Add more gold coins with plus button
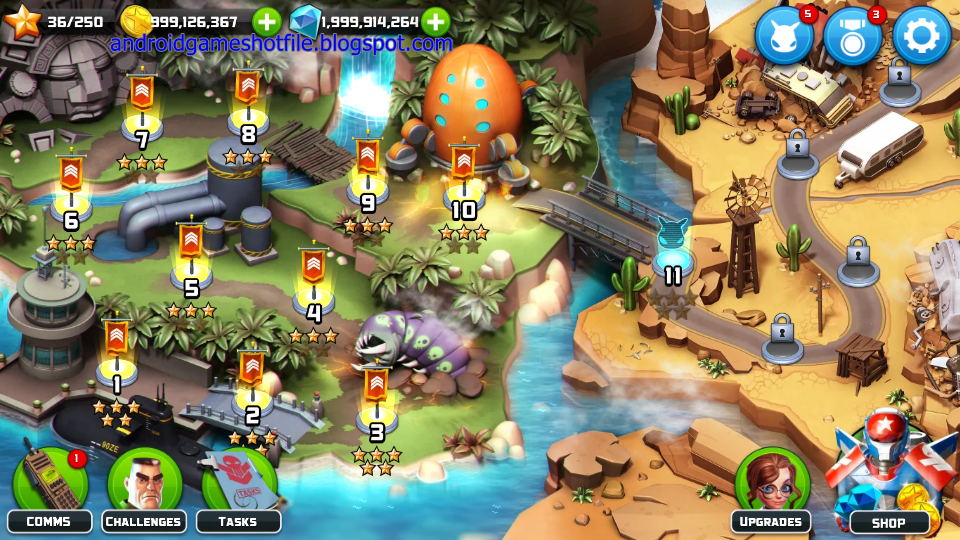 click(x=266, y=21)
